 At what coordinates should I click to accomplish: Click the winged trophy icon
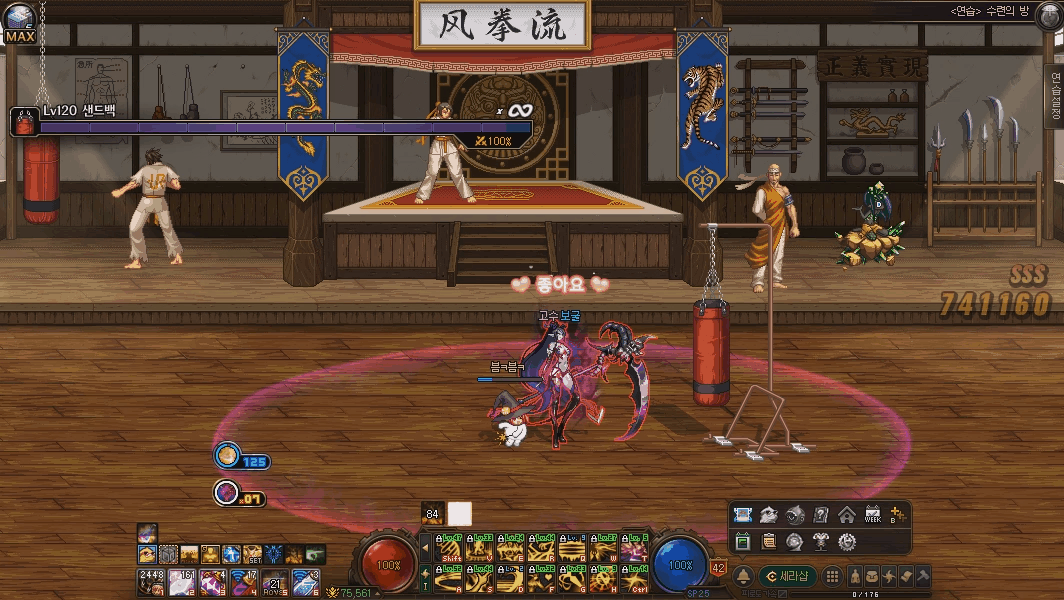point(821,541)
